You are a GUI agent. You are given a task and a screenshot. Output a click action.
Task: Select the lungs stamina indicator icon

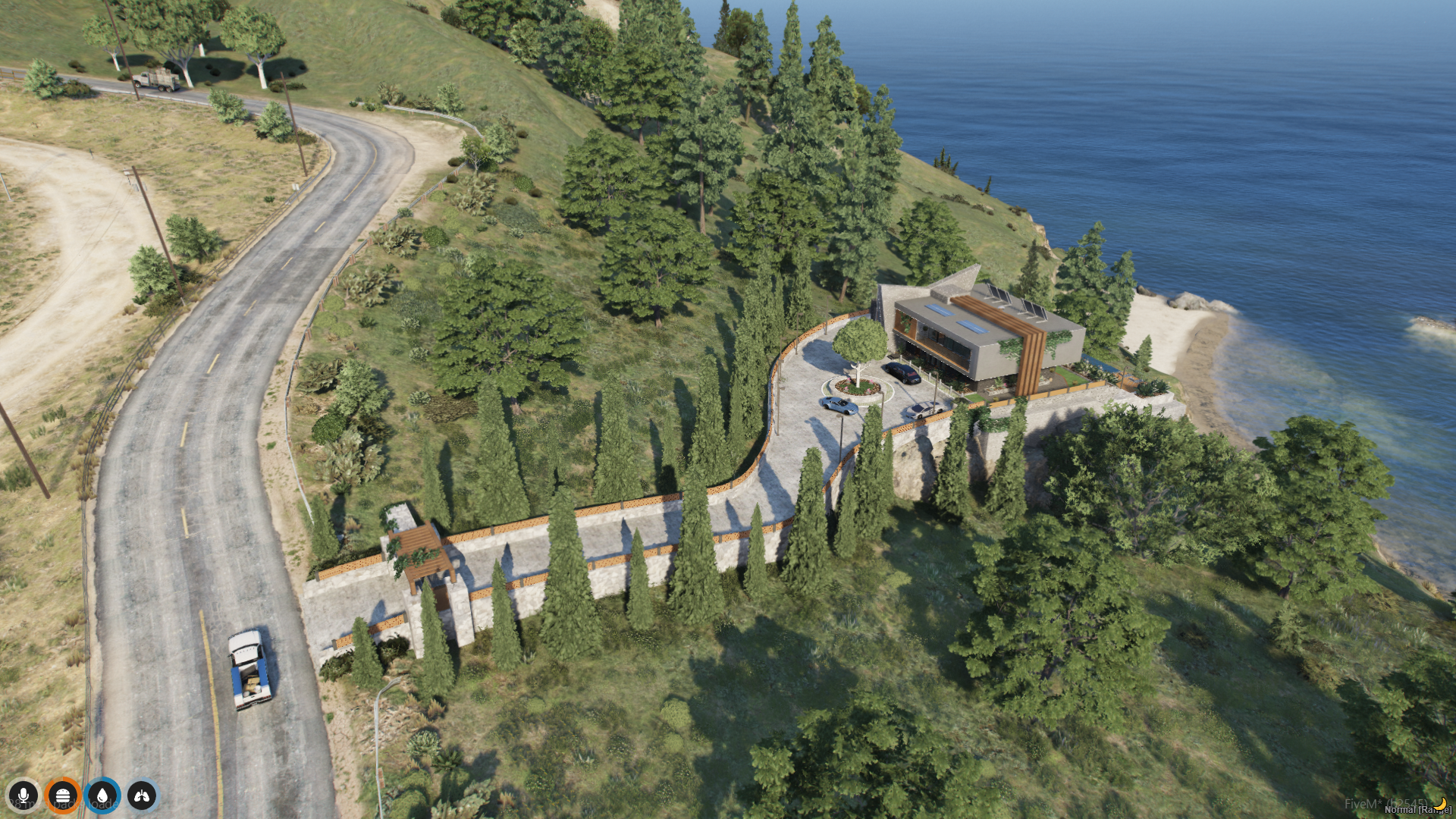(142, 795)
